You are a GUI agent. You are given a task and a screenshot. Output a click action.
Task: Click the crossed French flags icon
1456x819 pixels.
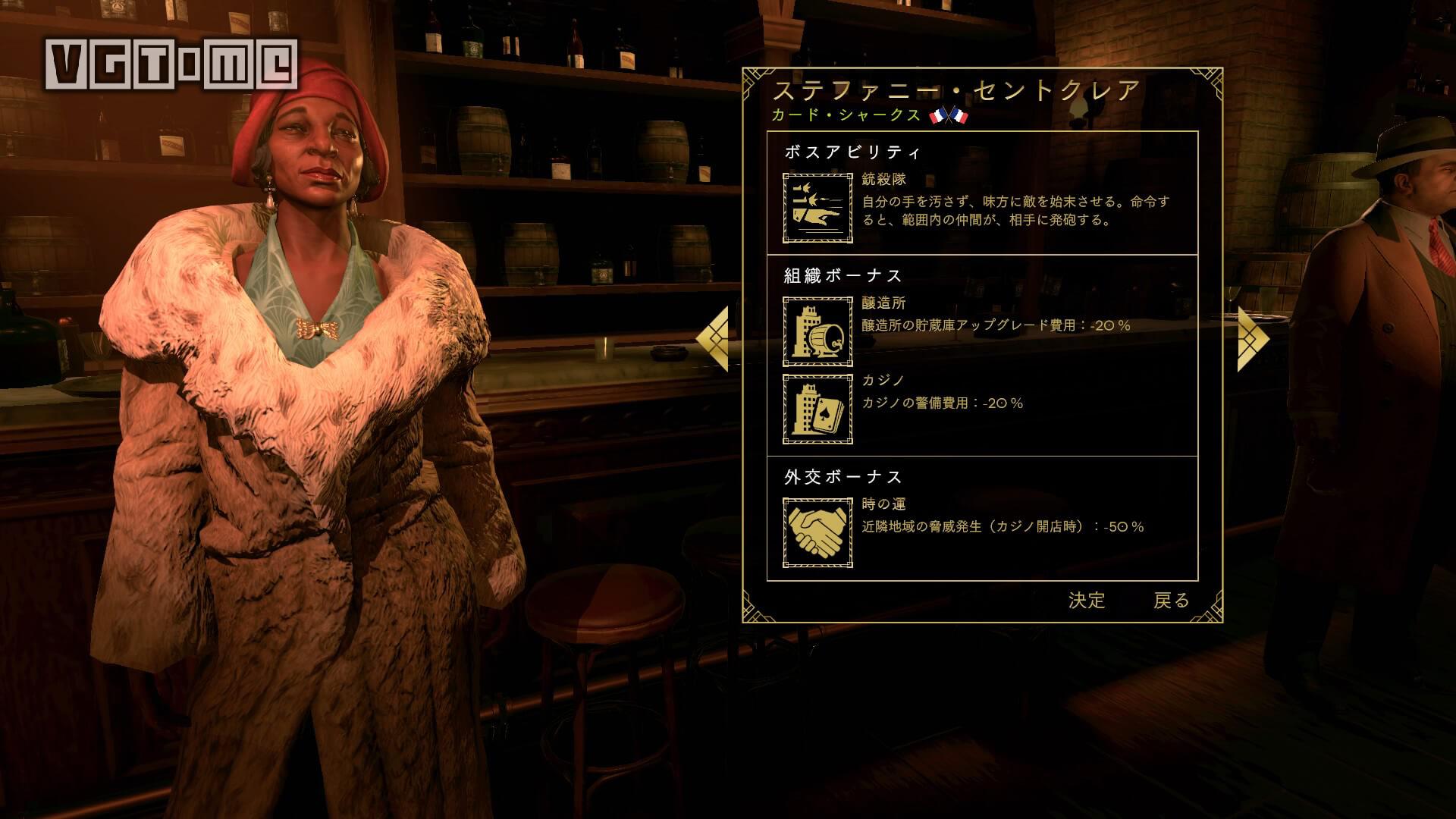click(948, 116)
